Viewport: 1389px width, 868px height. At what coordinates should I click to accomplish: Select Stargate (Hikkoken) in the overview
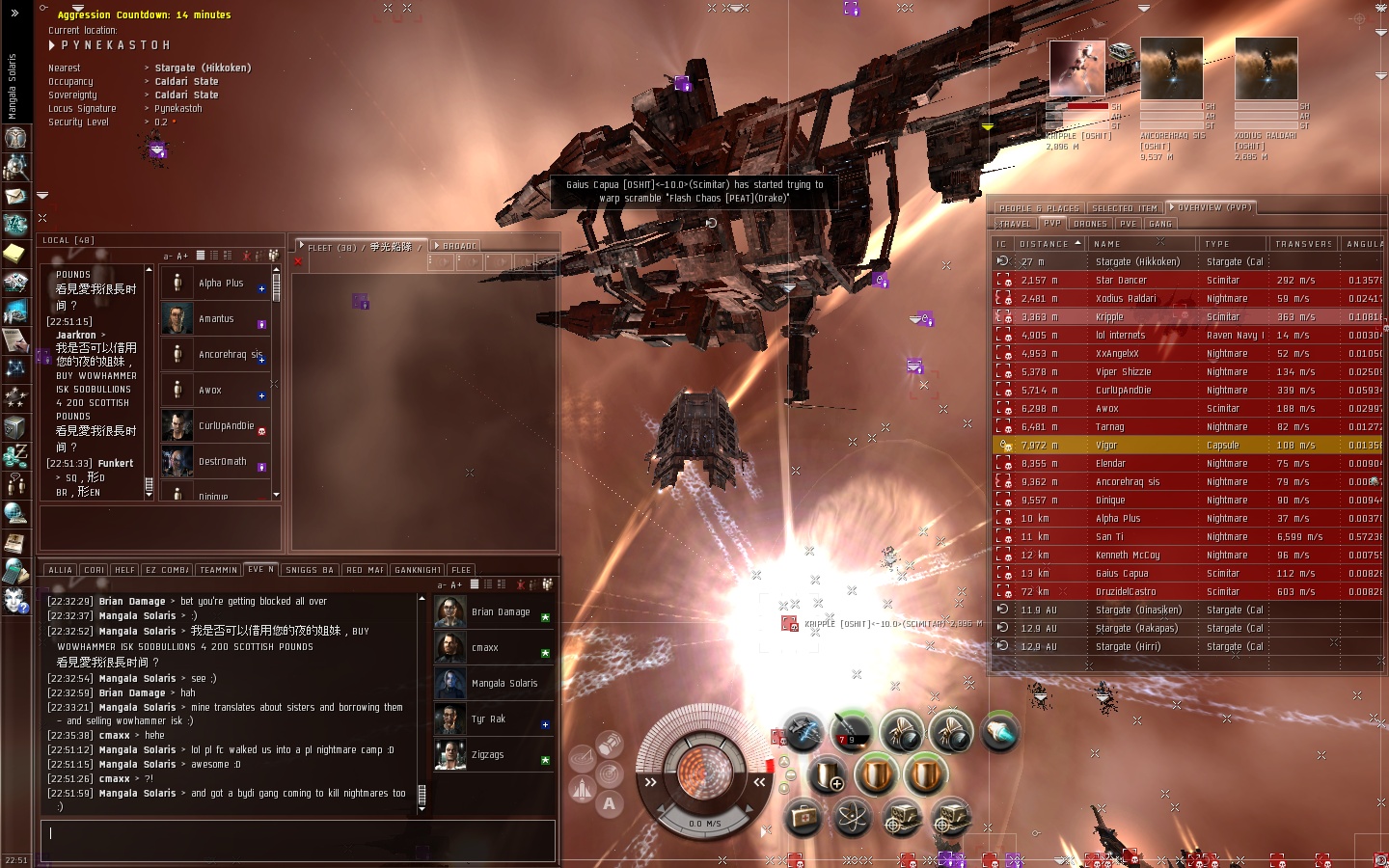point(1137,261)
